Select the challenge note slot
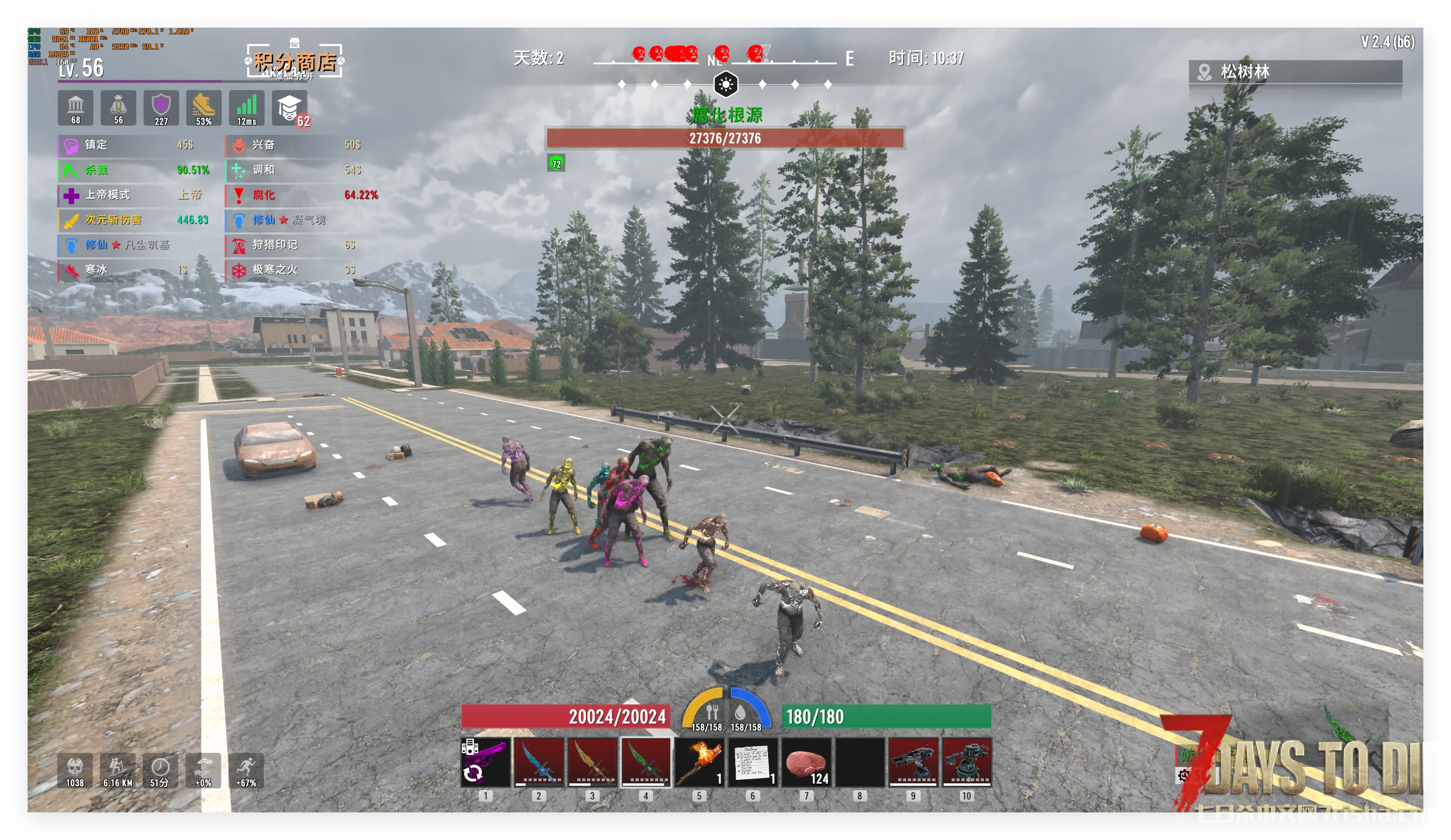Screen dimensions: 1451x840 752,762
